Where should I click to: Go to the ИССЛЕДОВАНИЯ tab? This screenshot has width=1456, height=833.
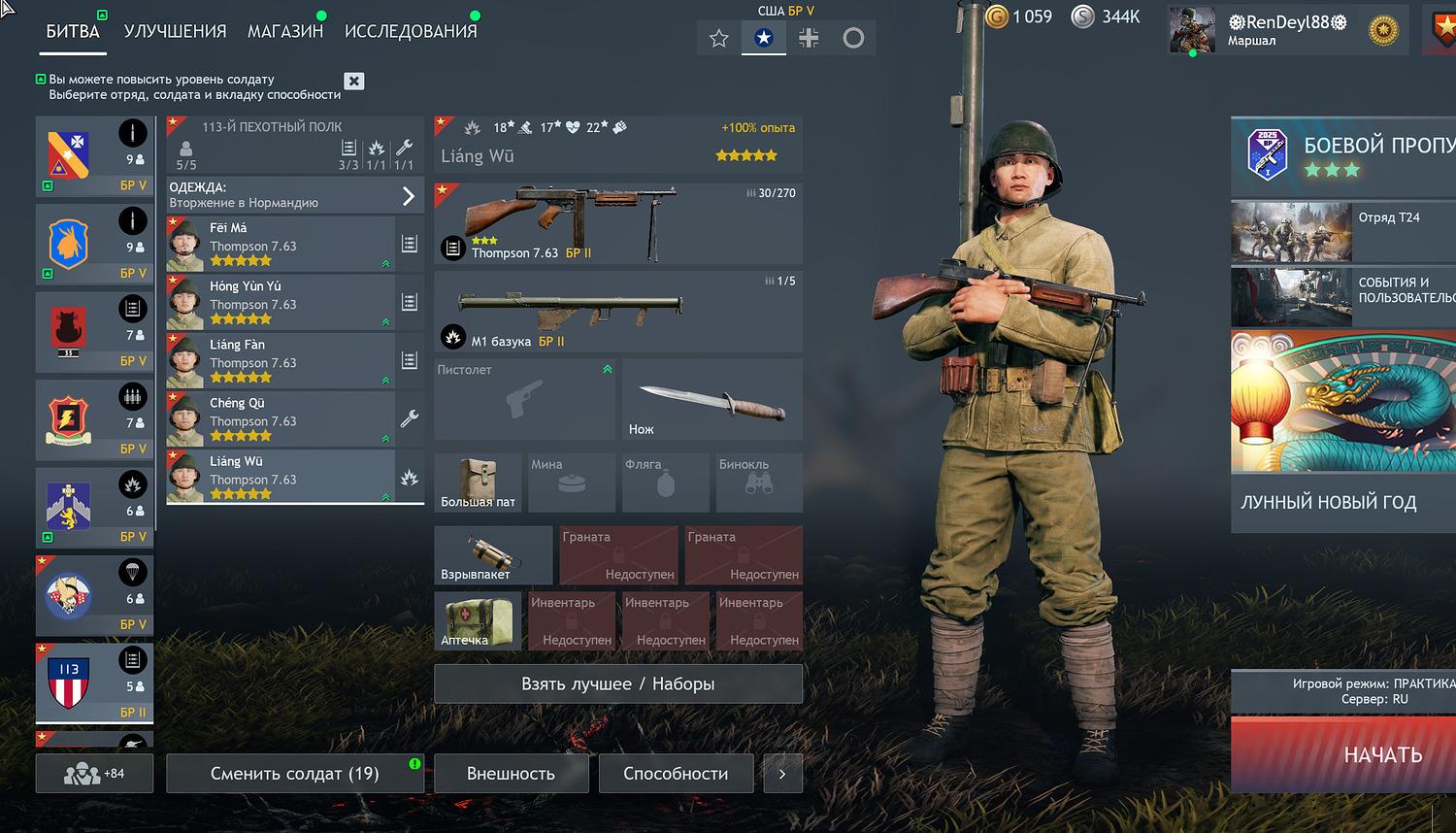coord(411,31)
